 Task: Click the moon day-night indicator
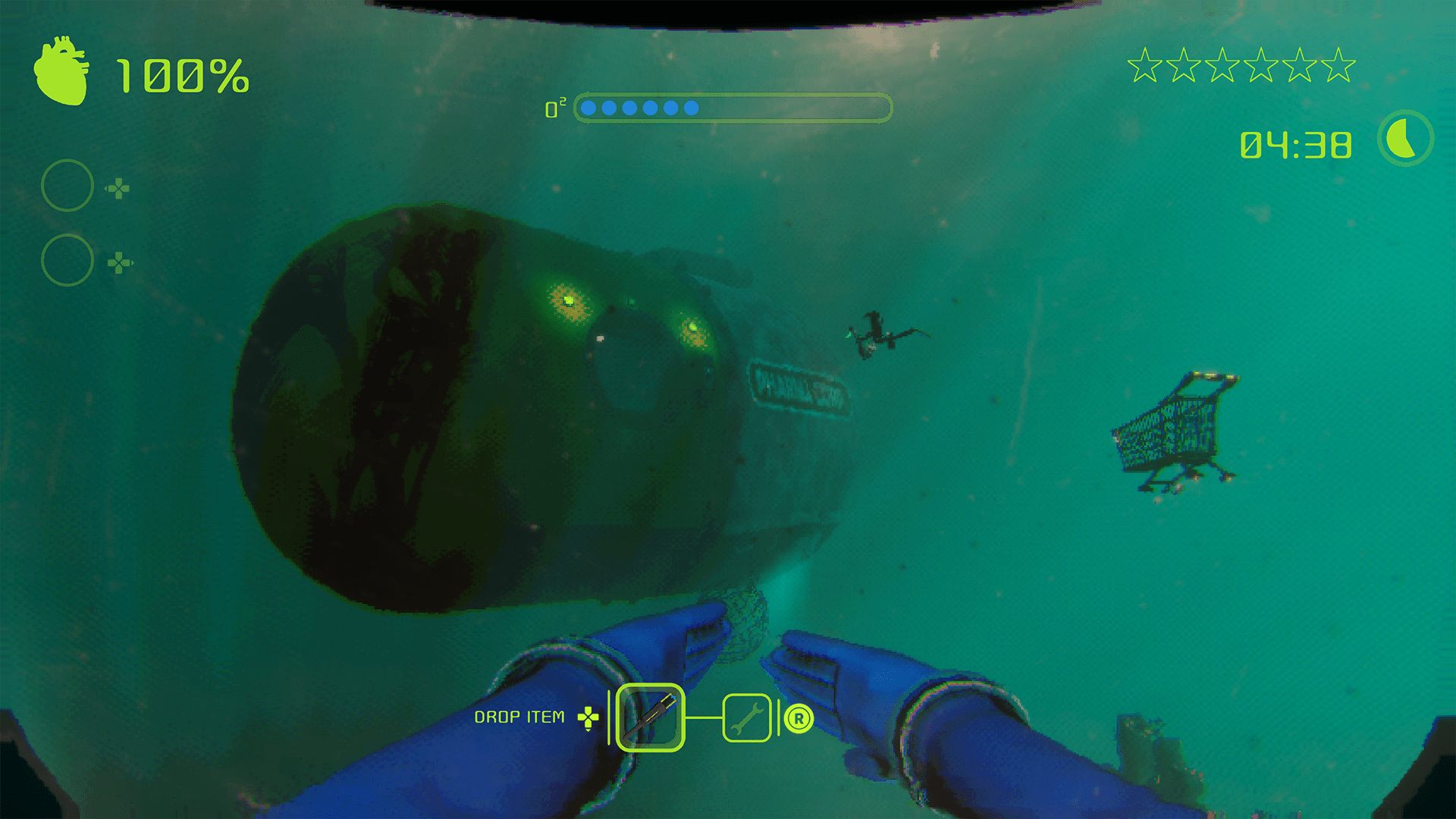tap(1404, 140)
